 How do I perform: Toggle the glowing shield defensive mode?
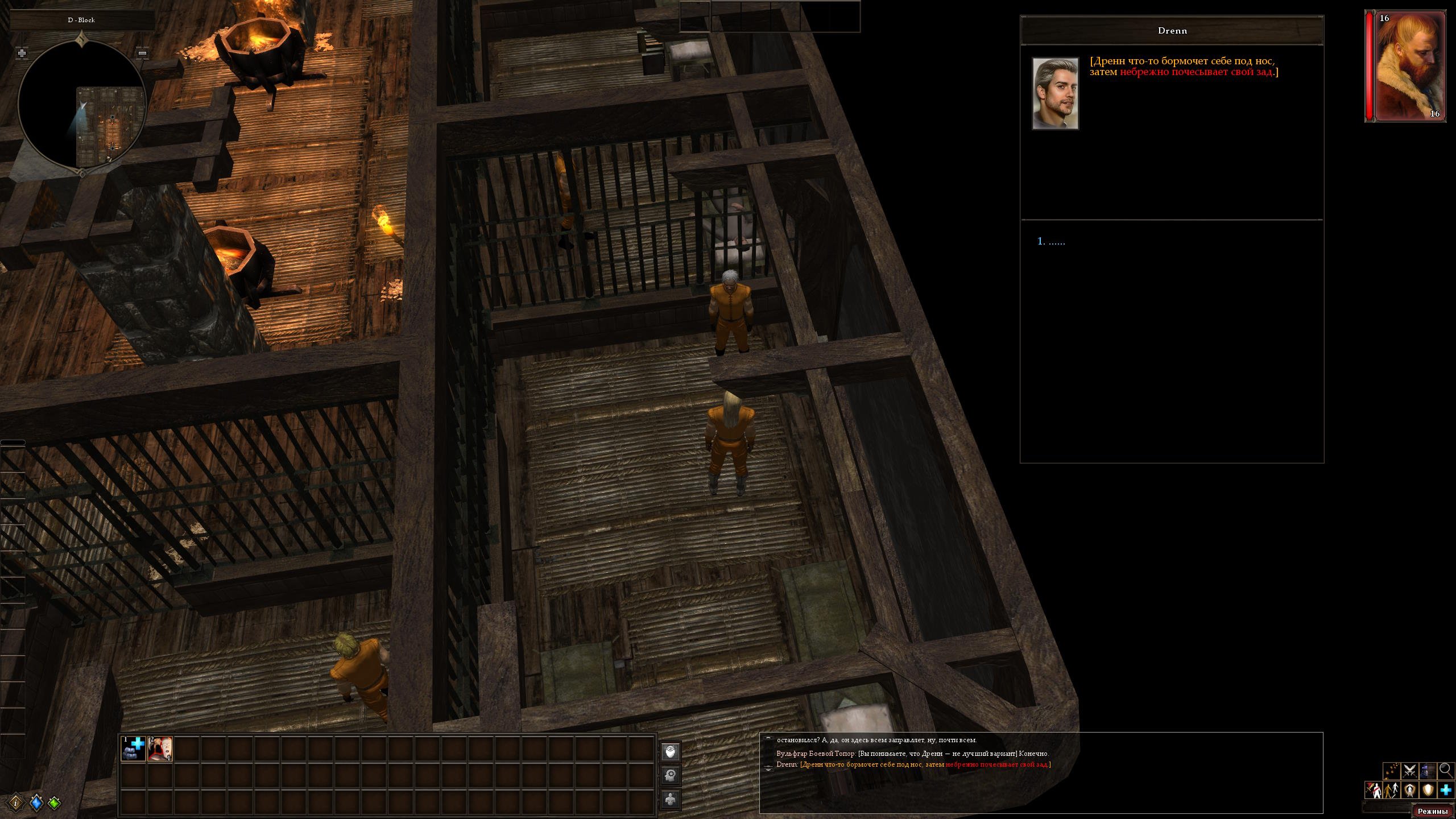pyautogui.click(x=1428, y=790)
